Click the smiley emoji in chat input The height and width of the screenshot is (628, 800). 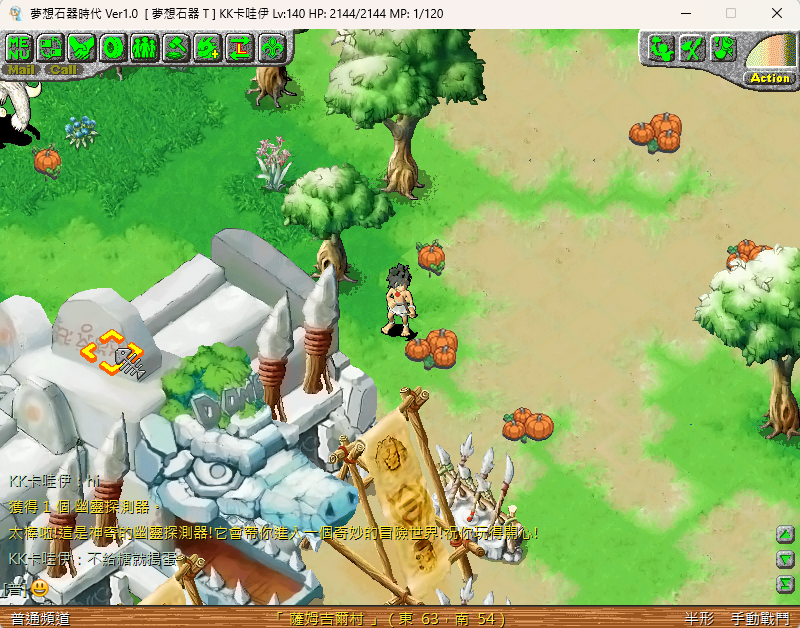pos(39,588)
